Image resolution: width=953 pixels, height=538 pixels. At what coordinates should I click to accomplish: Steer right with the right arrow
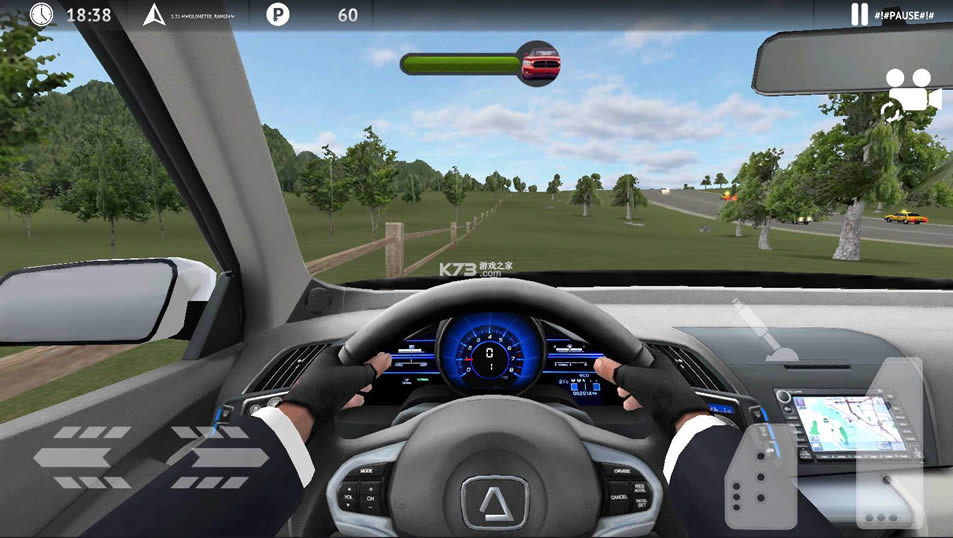220,458
